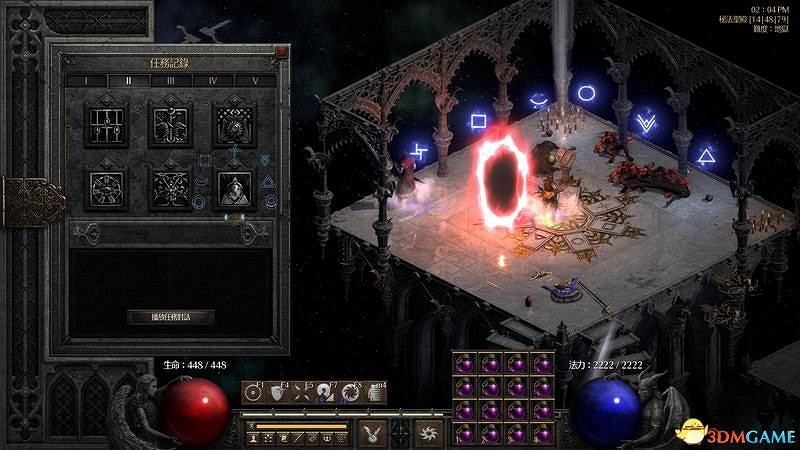Screen dimensions: 800x450
Task: Open the right-click spinning star skill
Action: (428, 432)
